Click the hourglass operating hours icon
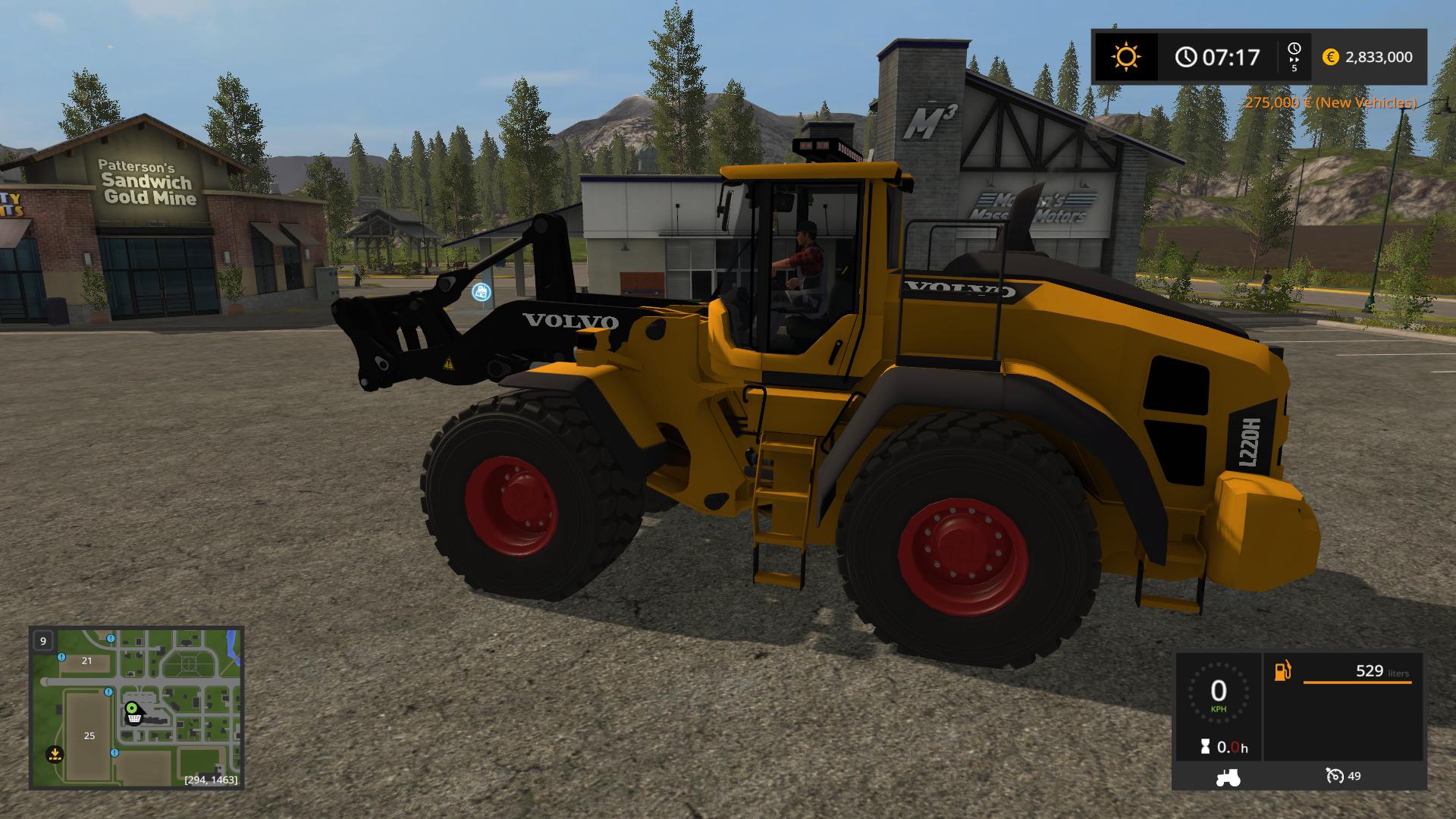Screen dimensions: 1456x819 [1205, 747]
